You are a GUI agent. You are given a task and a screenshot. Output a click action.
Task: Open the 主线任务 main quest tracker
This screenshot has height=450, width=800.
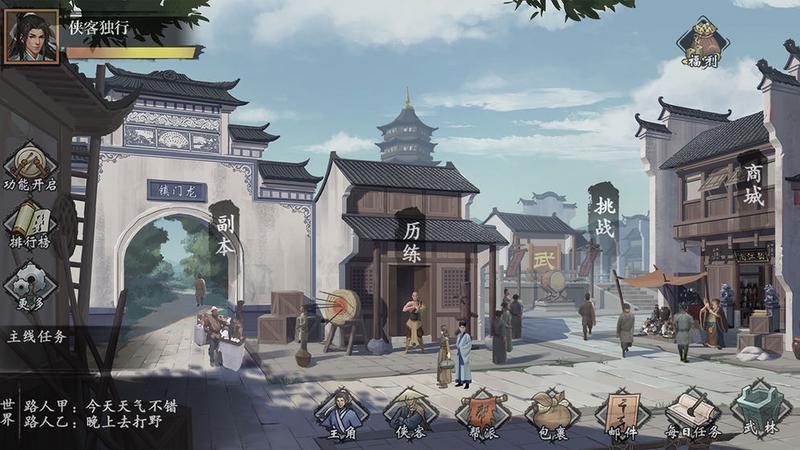tap(40, 336)
